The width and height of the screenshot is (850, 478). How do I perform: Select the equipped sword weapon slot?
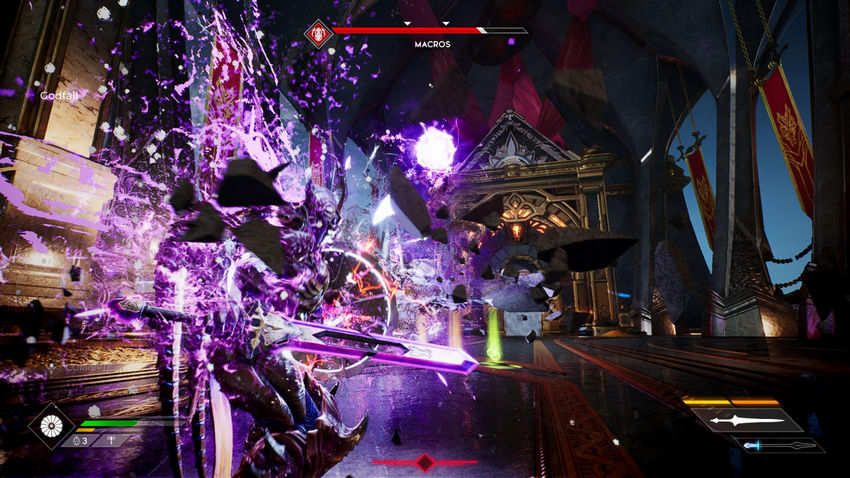click(x=747, y=421)
